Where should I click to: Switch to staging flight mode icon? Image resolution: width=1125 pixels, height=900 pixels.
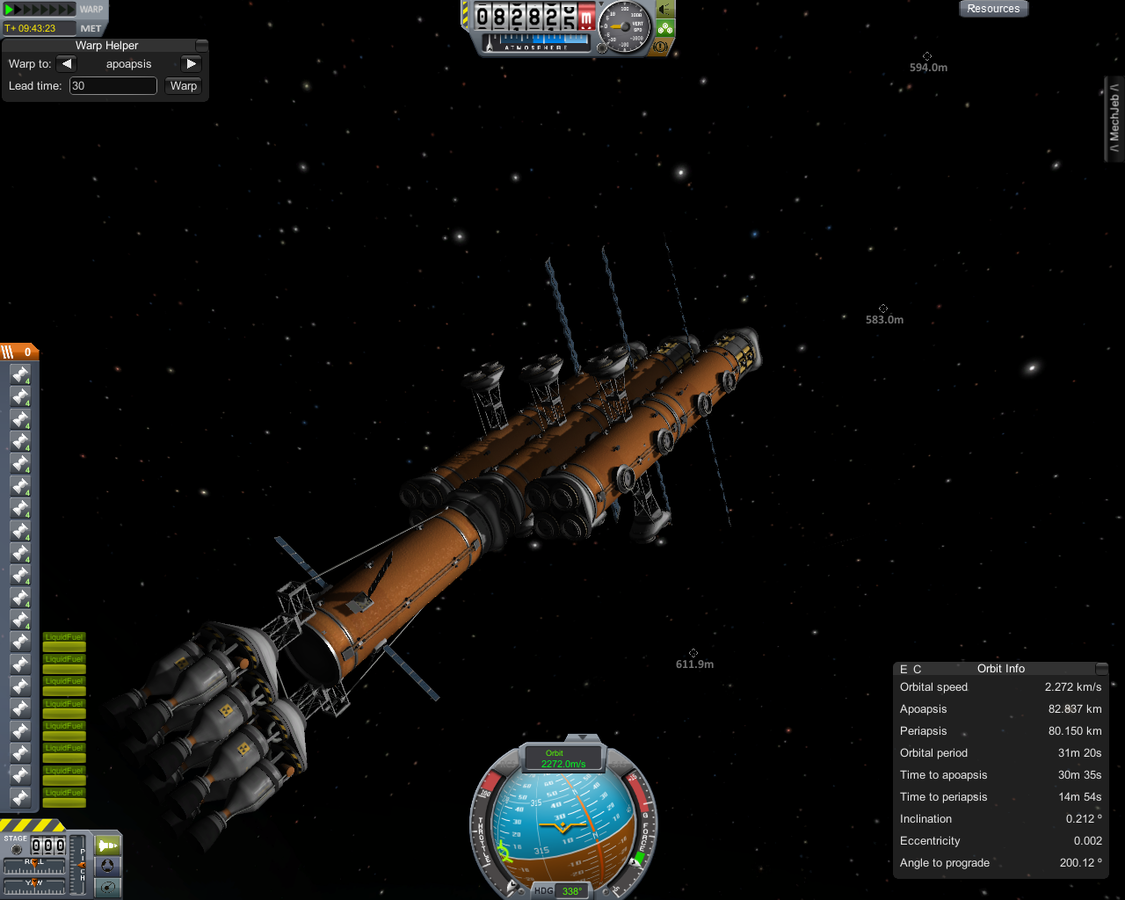click(108, 845)
